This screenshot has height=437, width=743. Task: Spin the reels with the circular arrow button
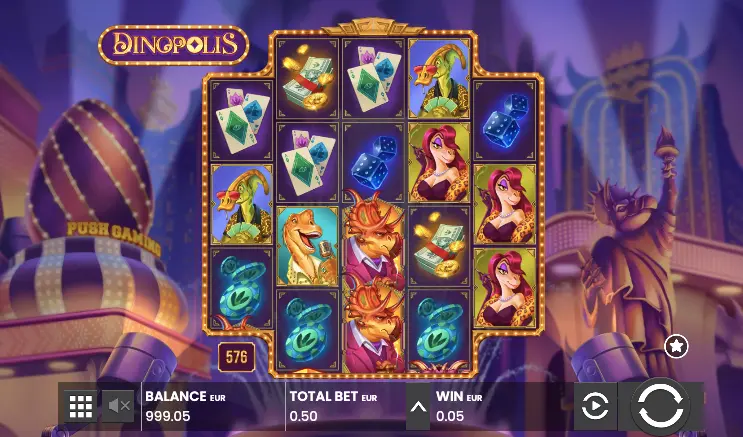click(659, 405)
